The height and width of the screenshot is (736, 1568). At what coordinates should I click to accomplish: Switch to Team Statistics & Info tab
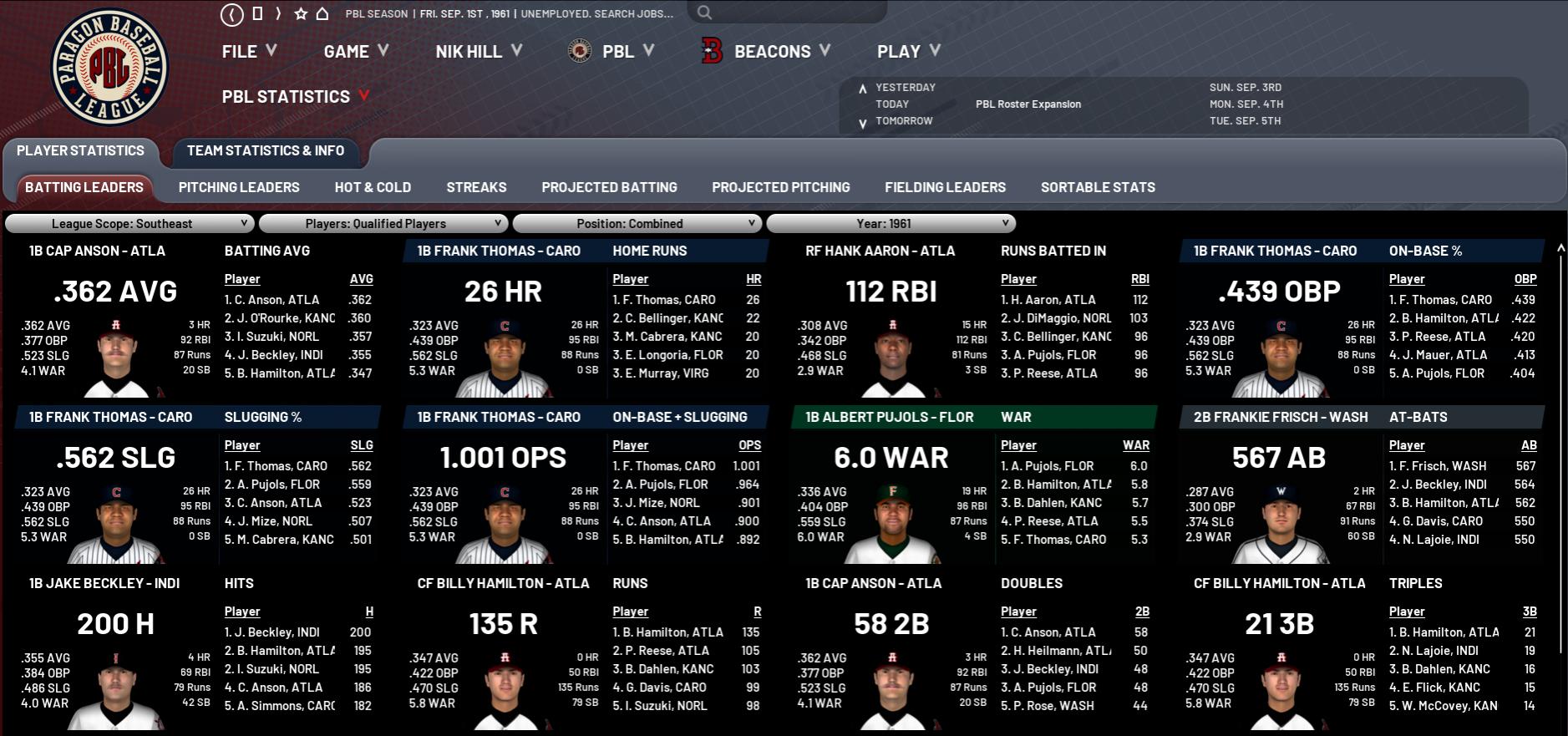(x=266, y=151)
